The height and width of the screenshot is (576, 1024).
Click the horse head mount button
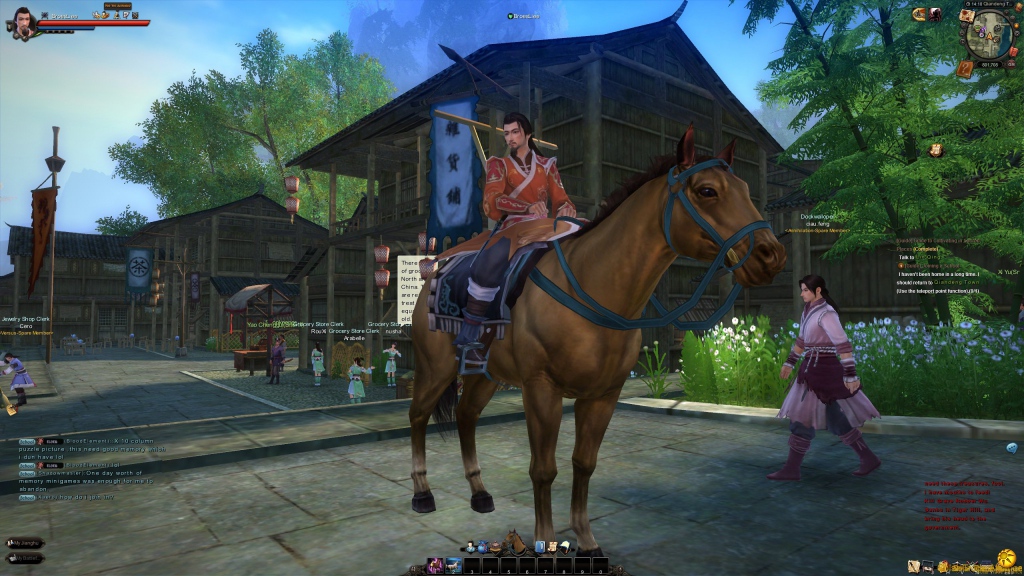[517, 543]
